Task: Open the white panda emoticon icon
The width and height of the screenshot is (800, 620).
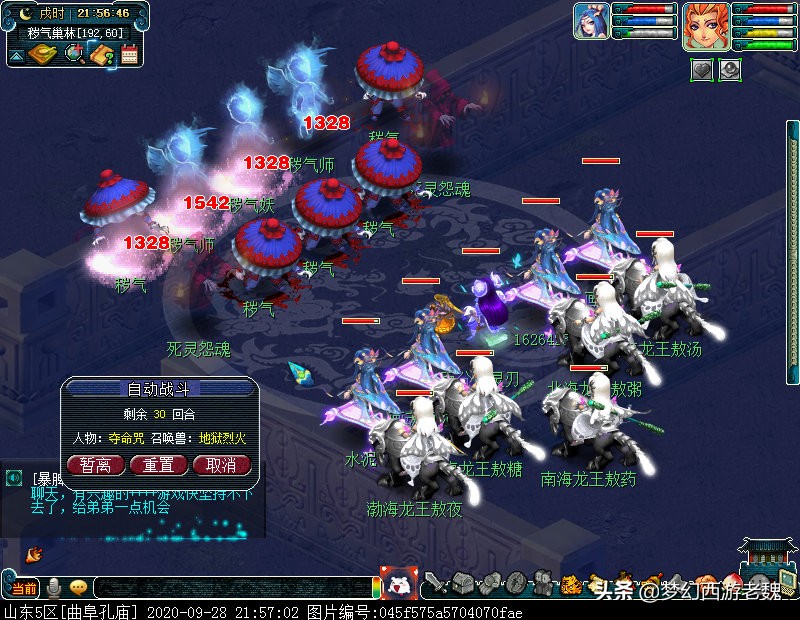Action: 401,585
